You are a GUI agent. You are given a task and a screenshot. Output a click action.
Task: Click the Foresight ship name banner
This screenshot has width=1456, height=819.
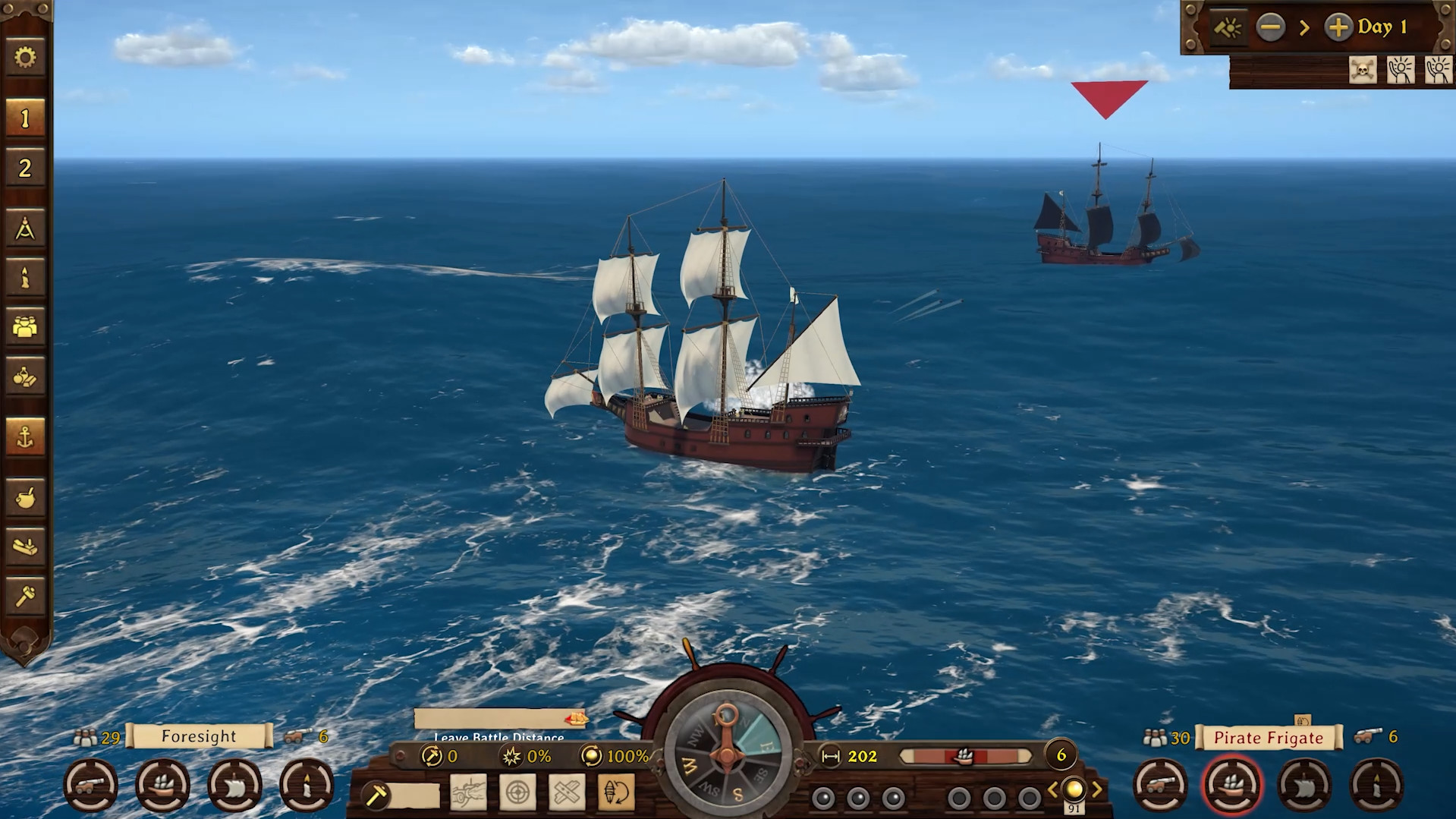[199, 736]
